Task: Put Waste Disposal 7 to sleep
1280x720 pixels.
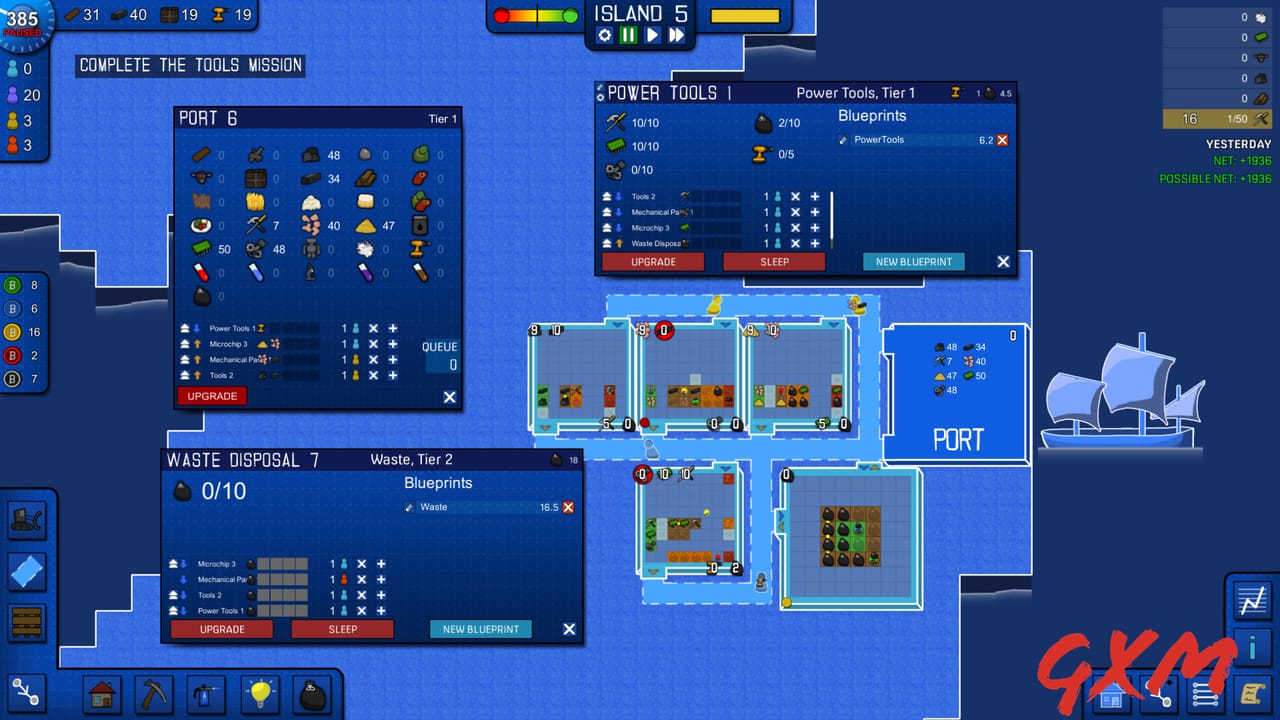Action: [342, 628]
